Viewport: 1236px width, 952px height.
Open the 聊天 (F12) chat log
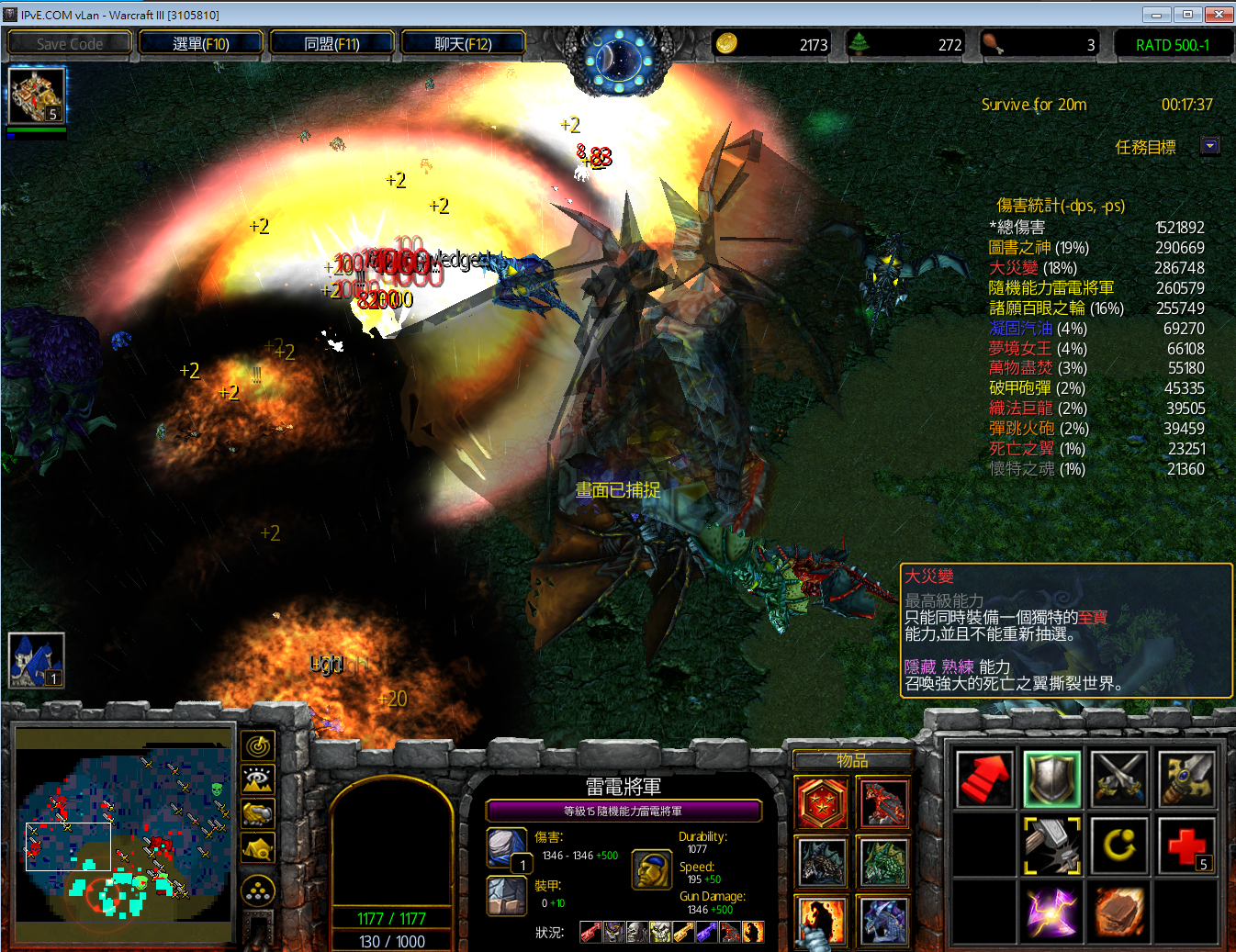[x=463, y=43]
